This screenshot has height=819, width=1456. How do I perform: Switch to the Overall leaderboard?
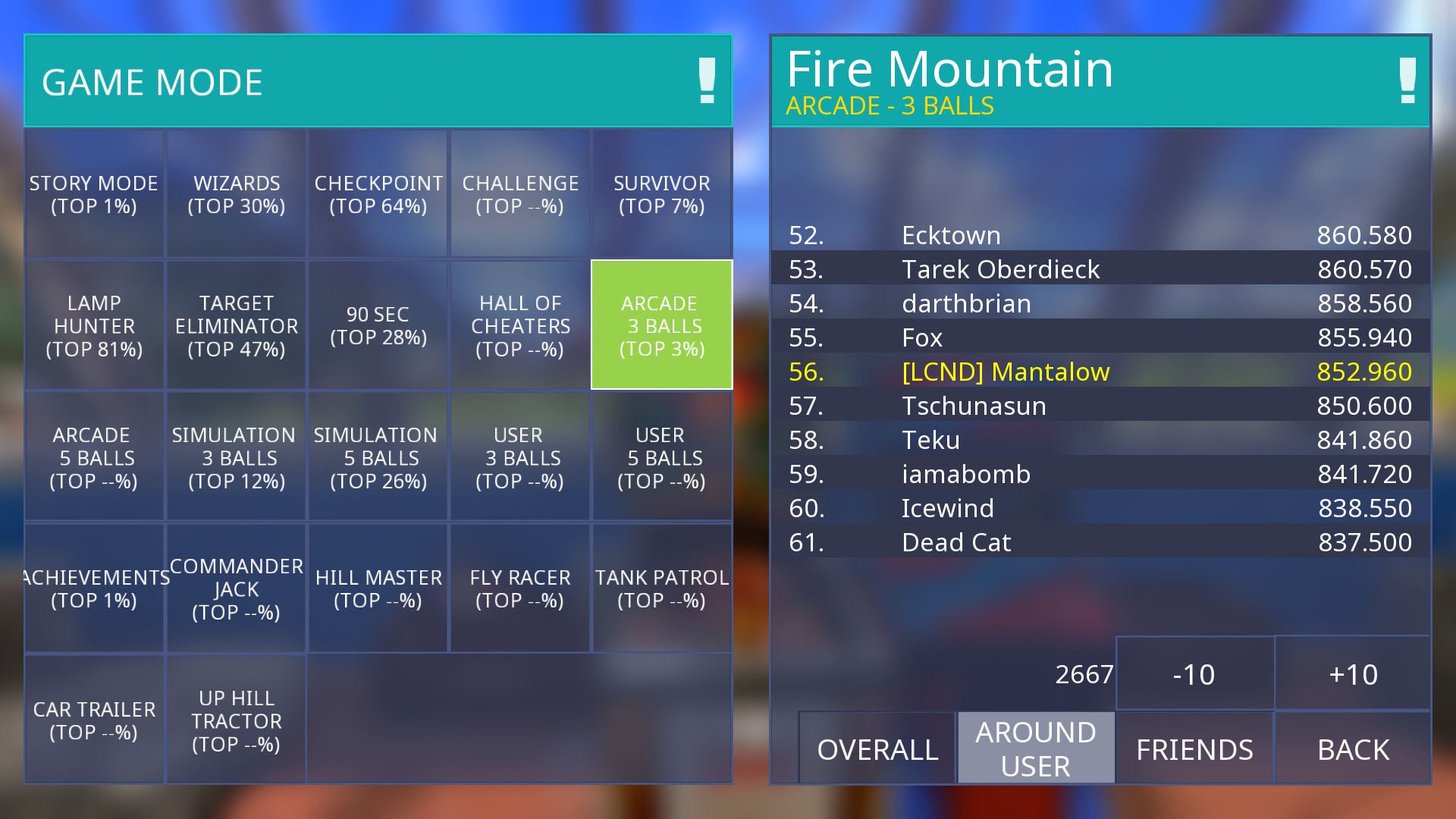877,749
